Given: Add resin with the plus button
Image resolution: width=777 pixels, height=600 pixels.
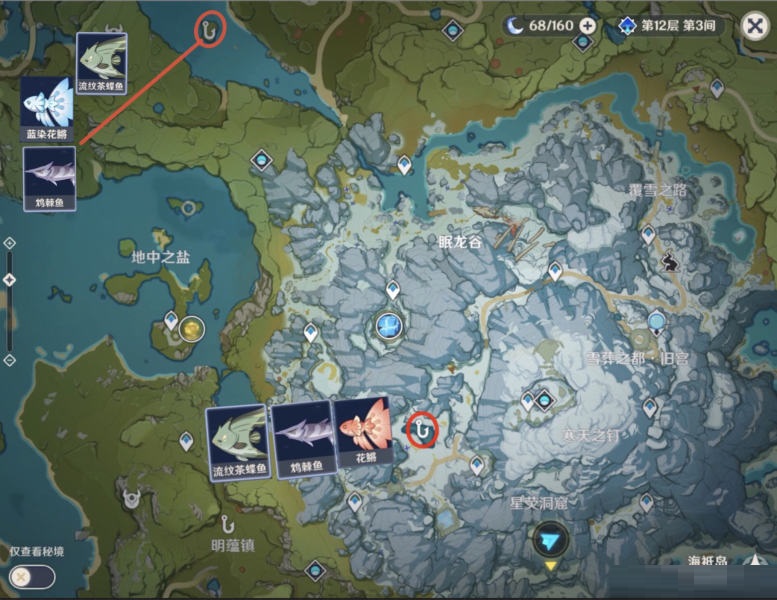Looking at the screenshot, I should coord(587,26).
